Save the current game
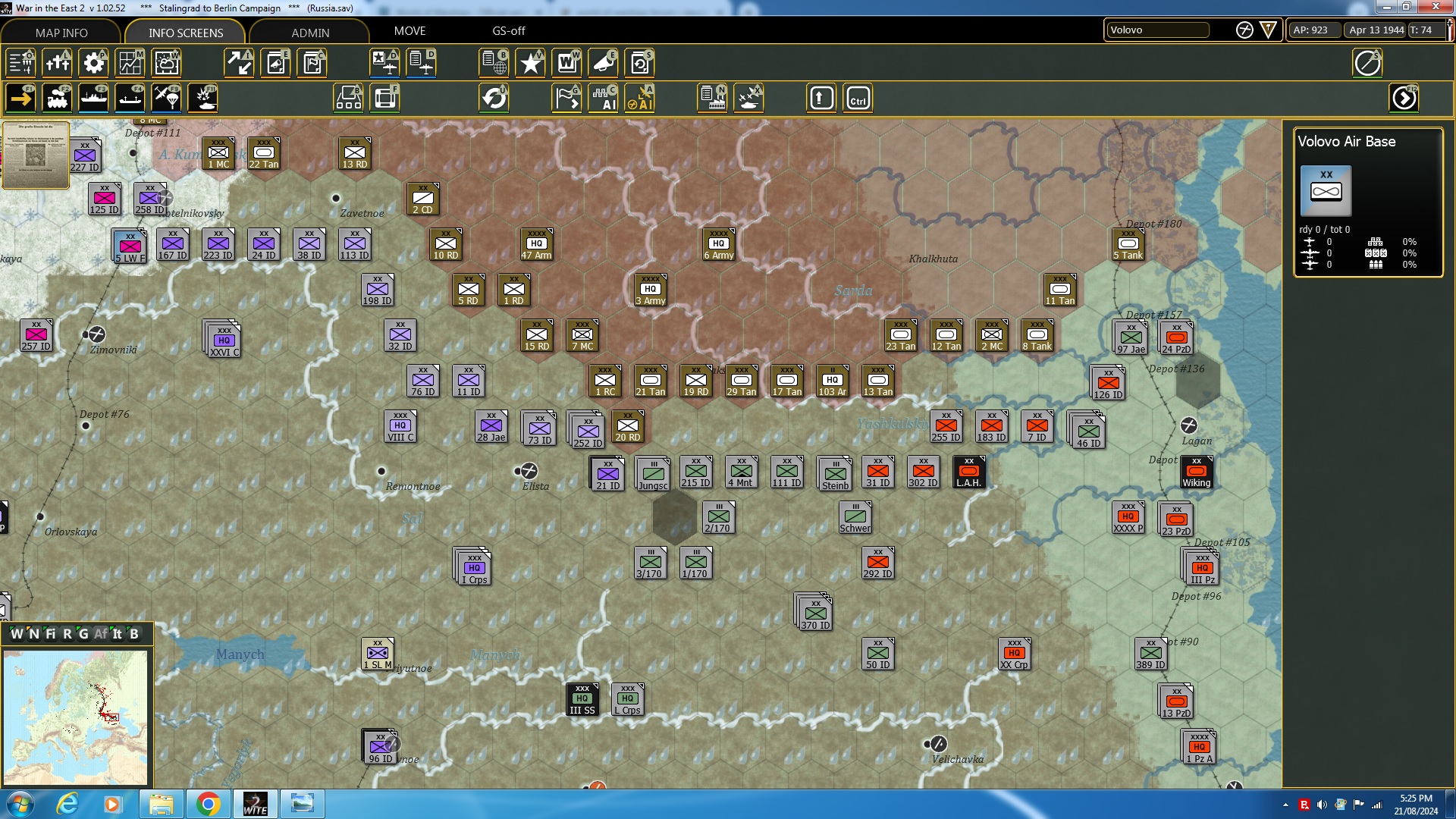 pos(639,63)
